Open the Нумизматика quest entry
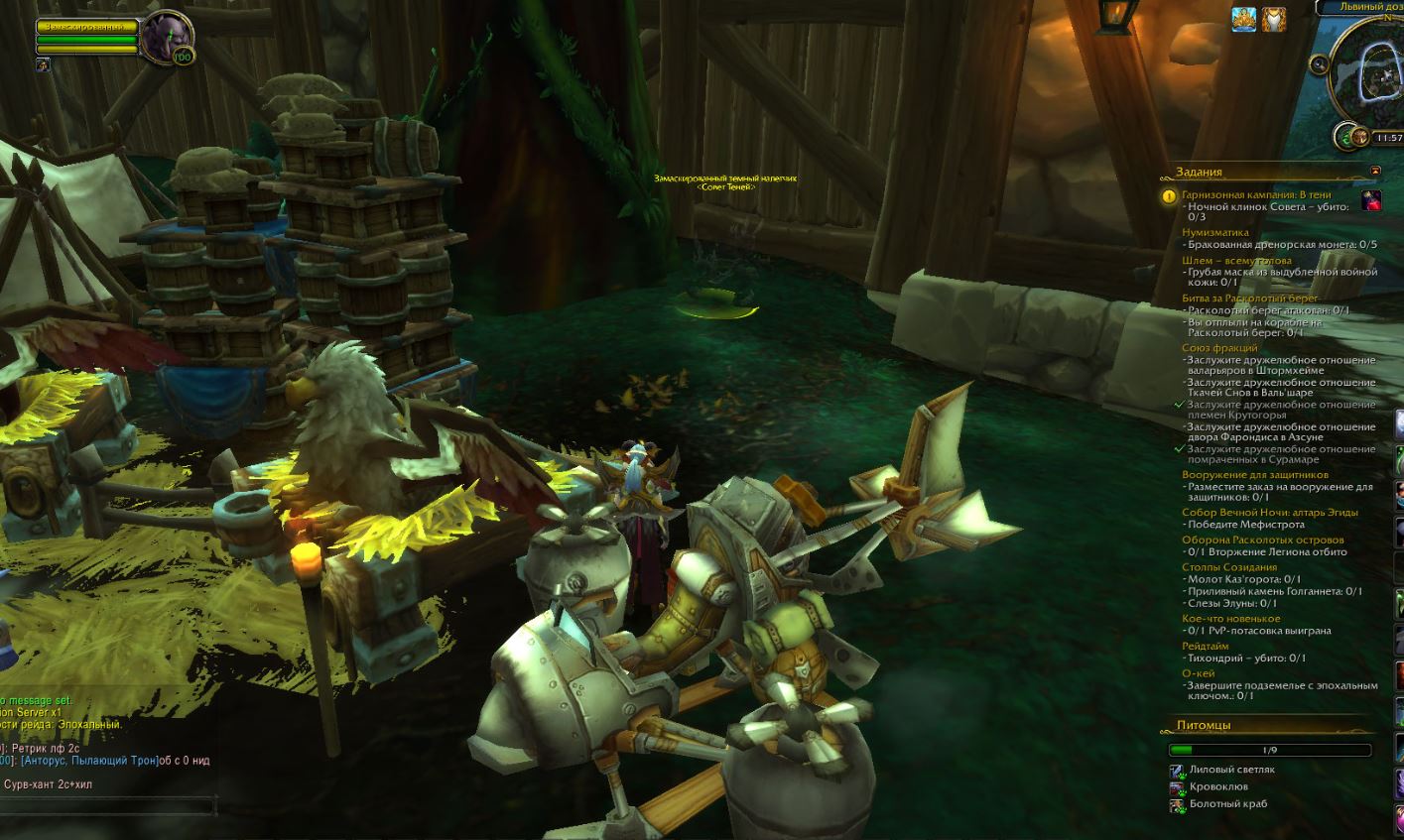Viewport: 1404px width, 840px height. tap(1215, 232)
